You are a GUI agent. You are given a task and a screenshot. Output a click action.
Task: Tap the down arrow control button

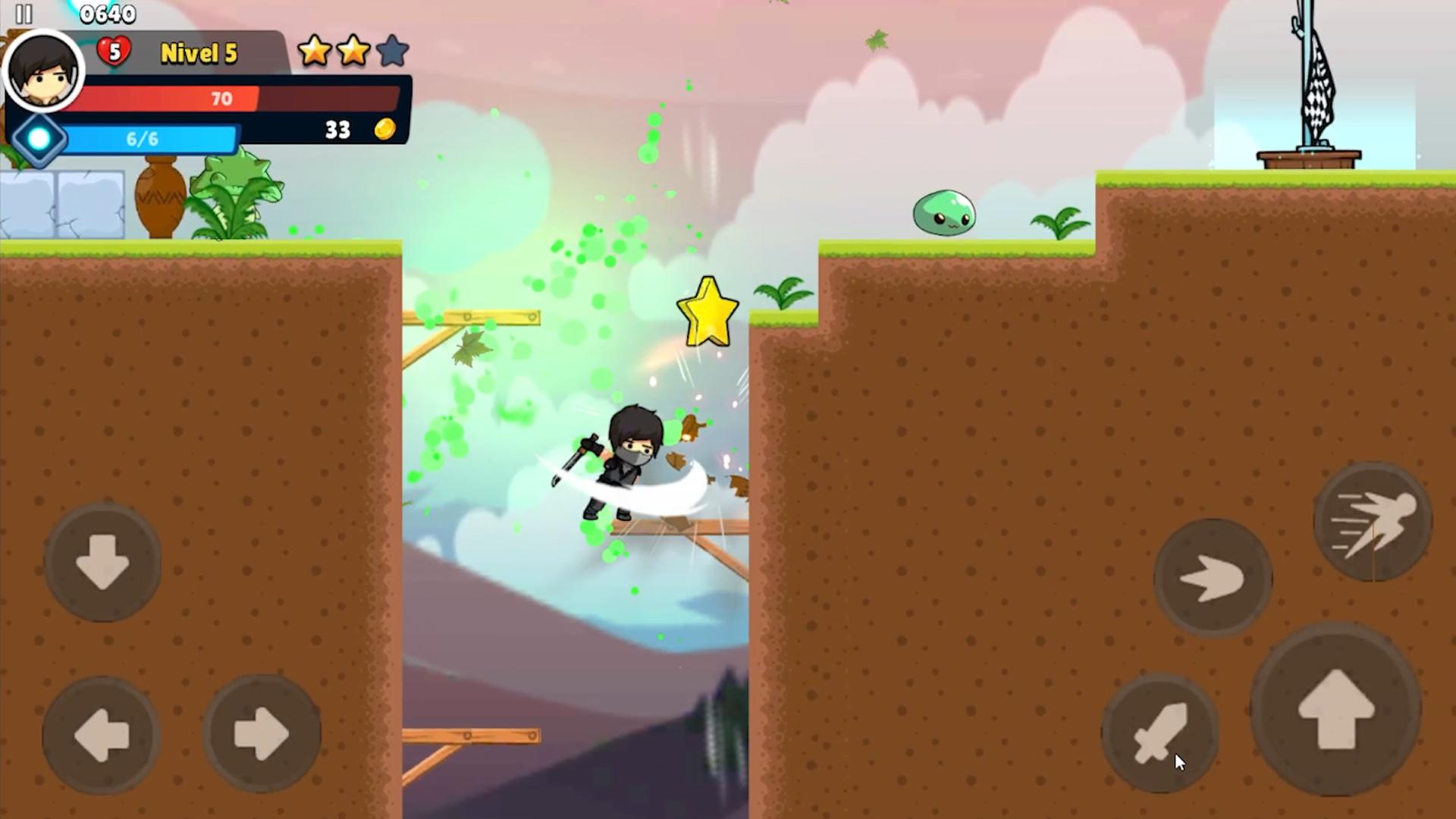102,562
